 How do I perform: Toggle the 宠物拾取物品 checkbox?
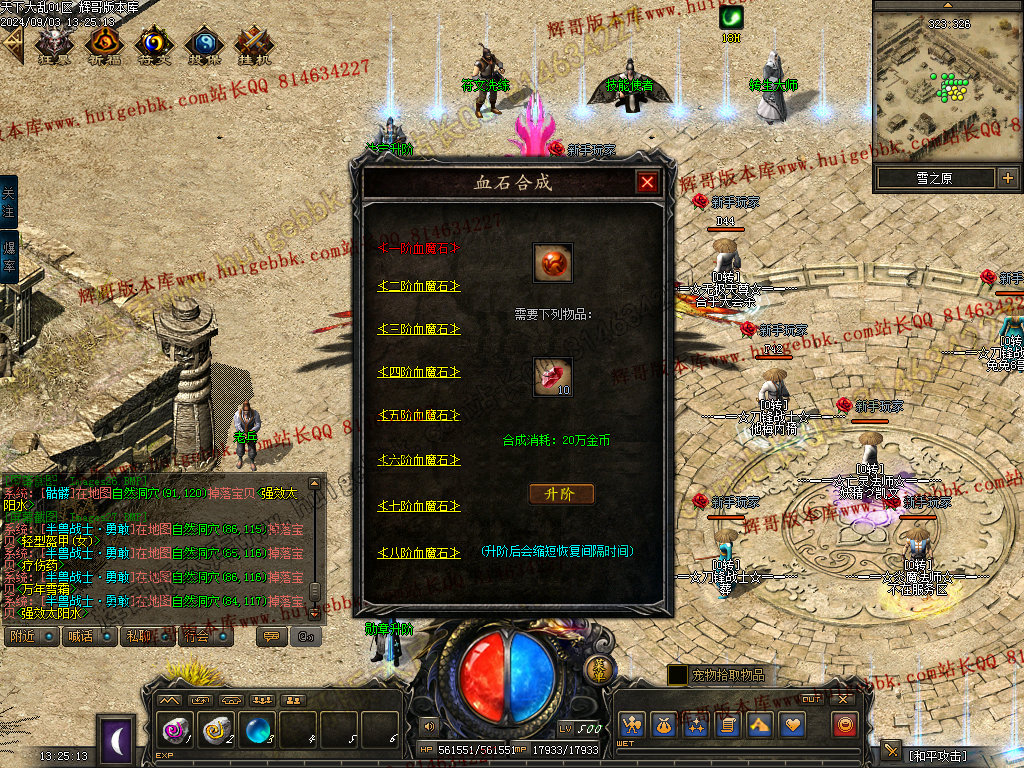pos(678,676)
